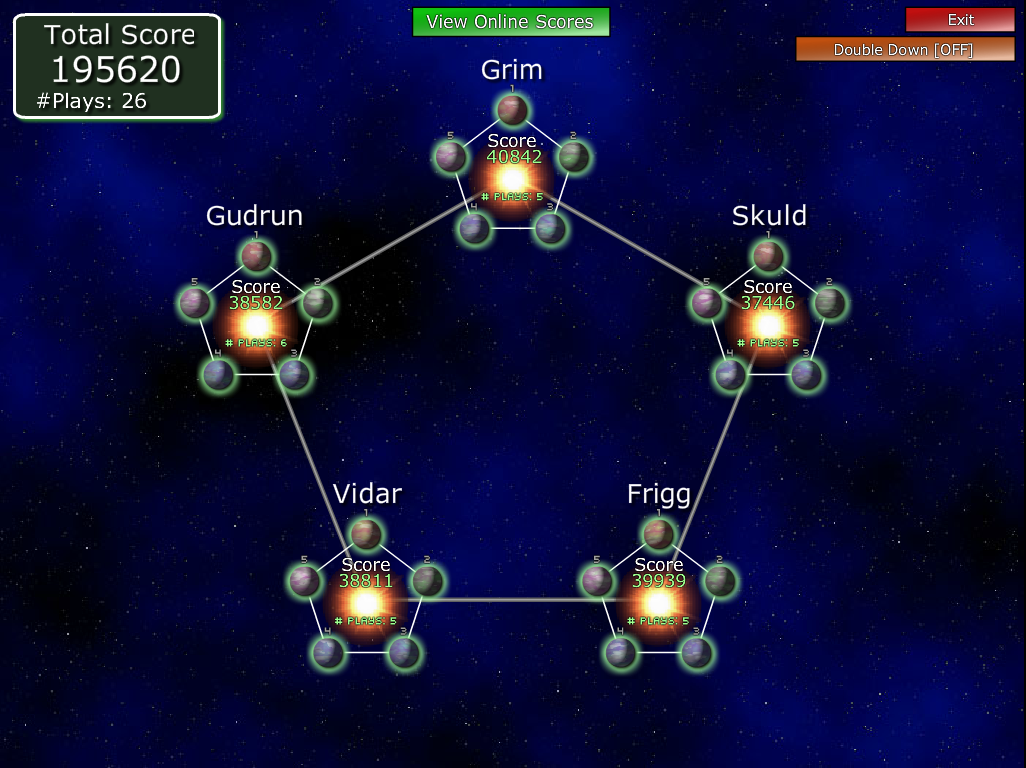Select planet 4 in the Gudrun system
Screen dimensions: 1026x768
coord(218,375)
